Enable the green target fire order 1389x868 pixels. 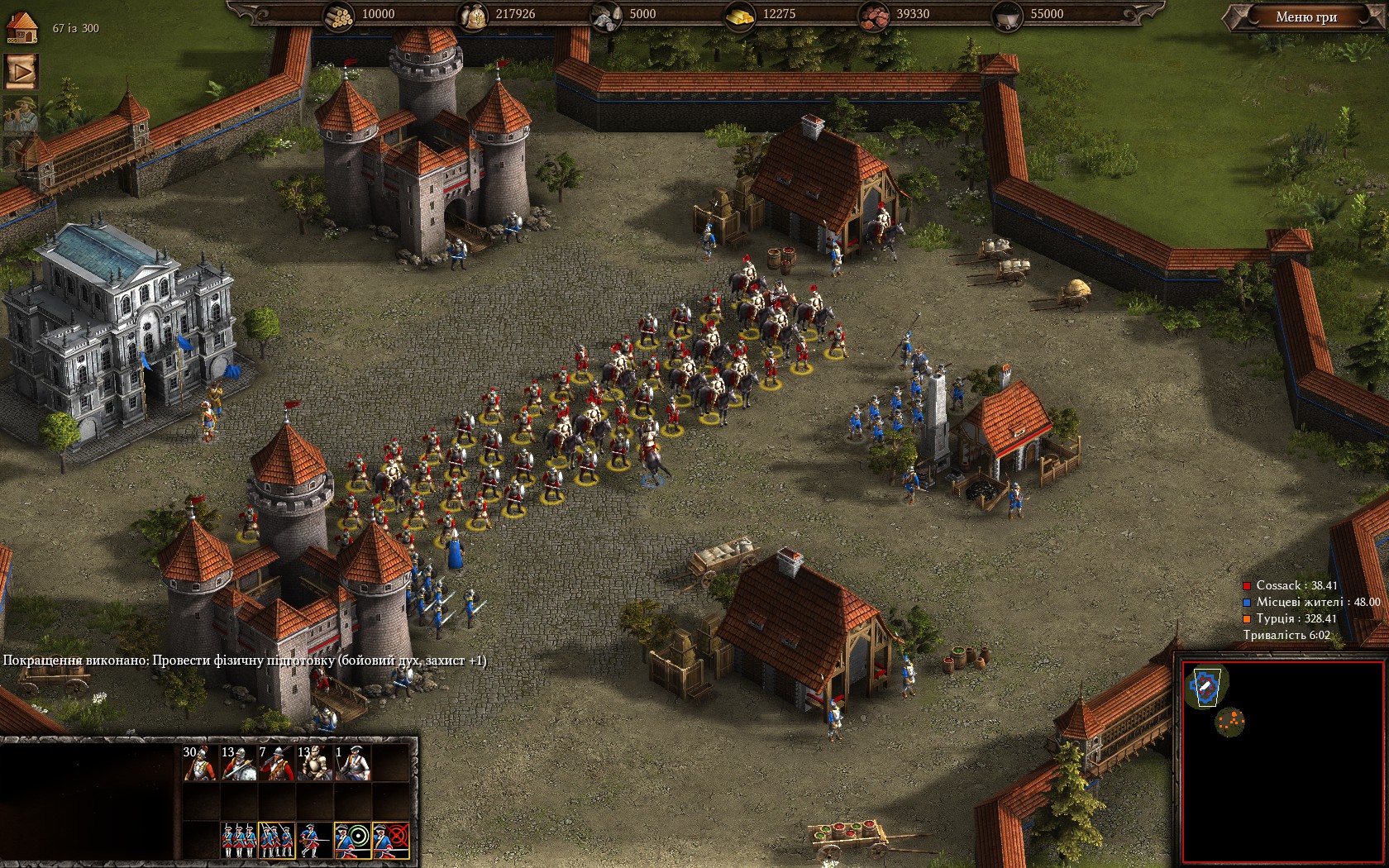[352, 840]
